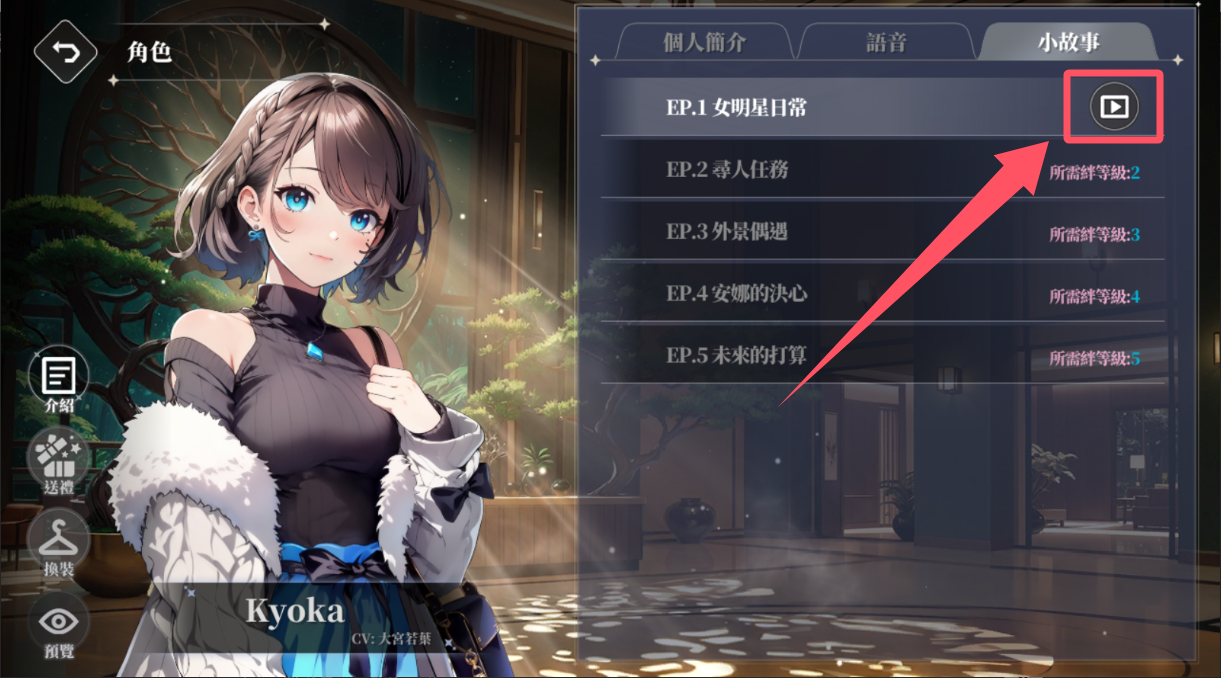Show the 預覽 preview mode

(59, 626)
